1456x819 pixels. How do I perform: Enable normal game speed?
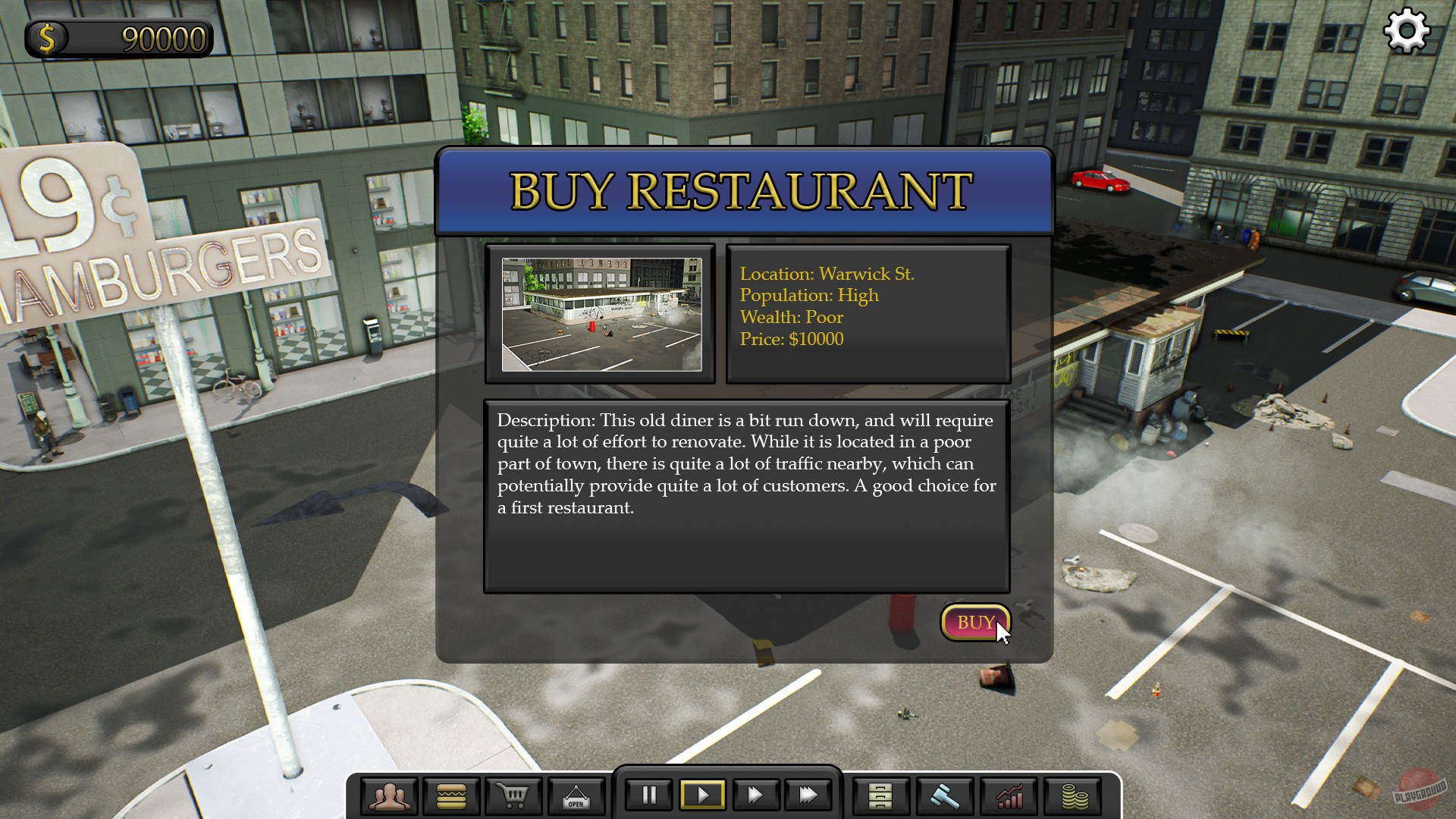tap(702, 795)
